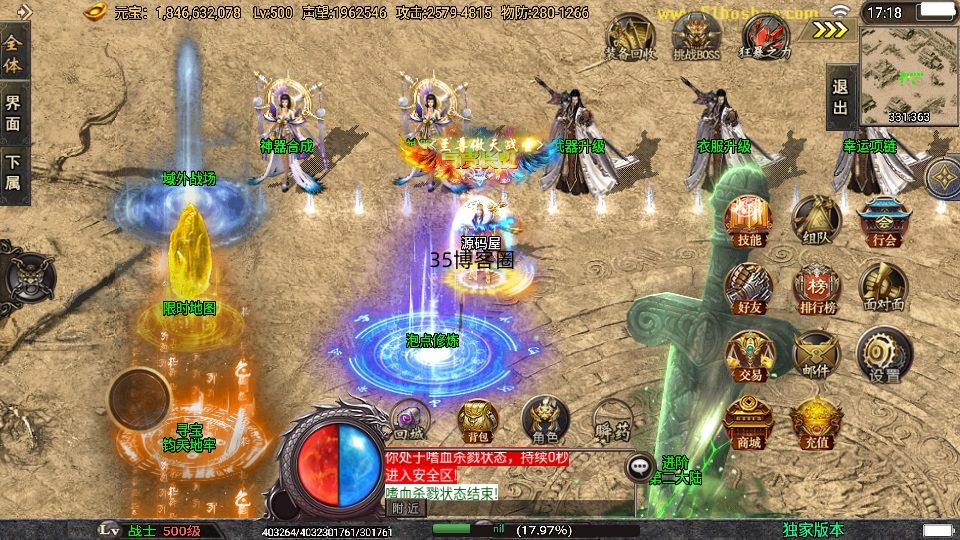Open the 背包 backpack
Viewport: 960px width, 540px height.
coord(477,420)
